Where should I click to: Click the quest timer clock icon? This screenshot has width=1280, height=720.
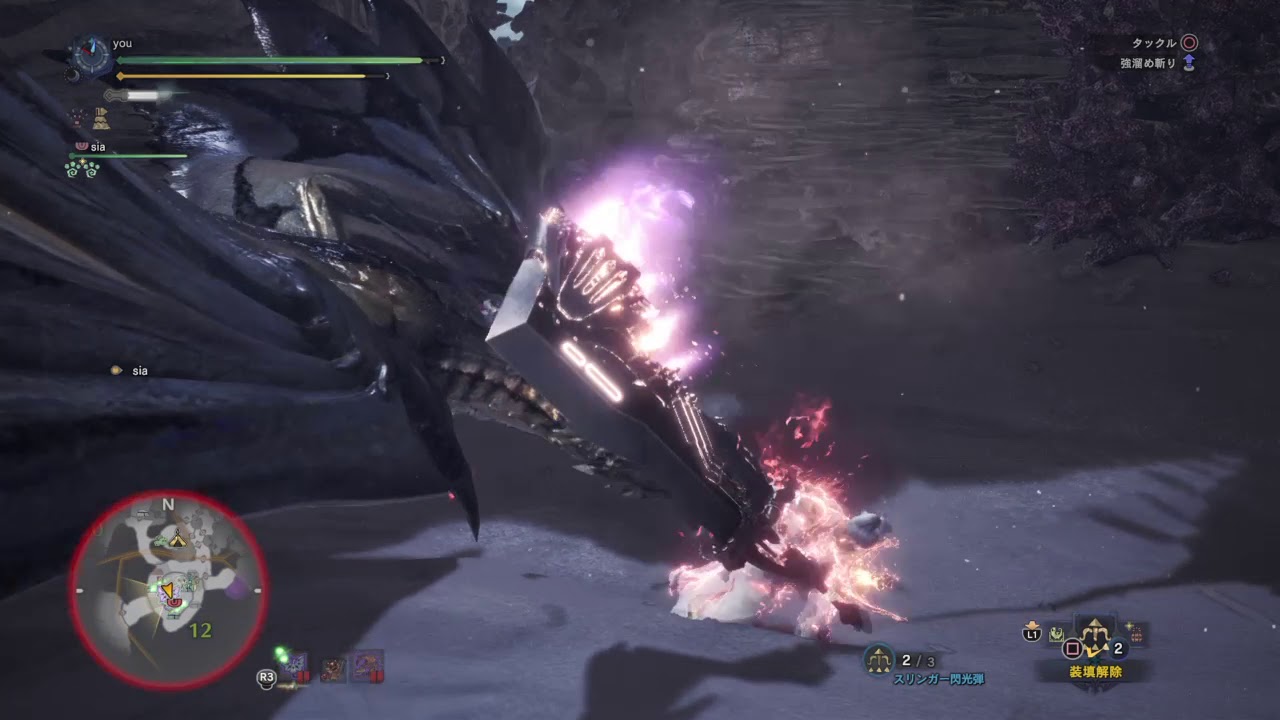(x=92, y=55)
